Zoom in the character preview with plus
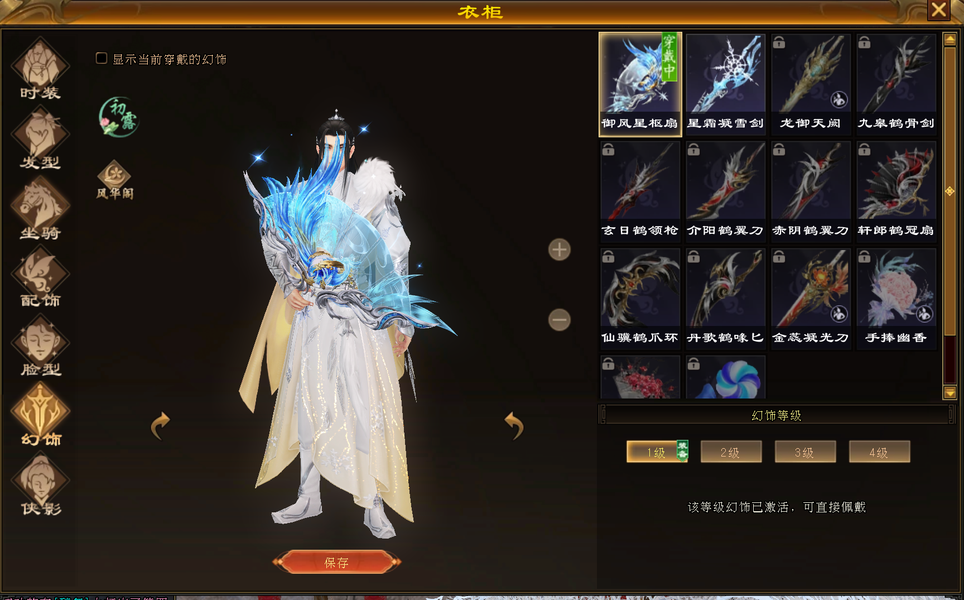964x600 pixels. coord(559,250)
